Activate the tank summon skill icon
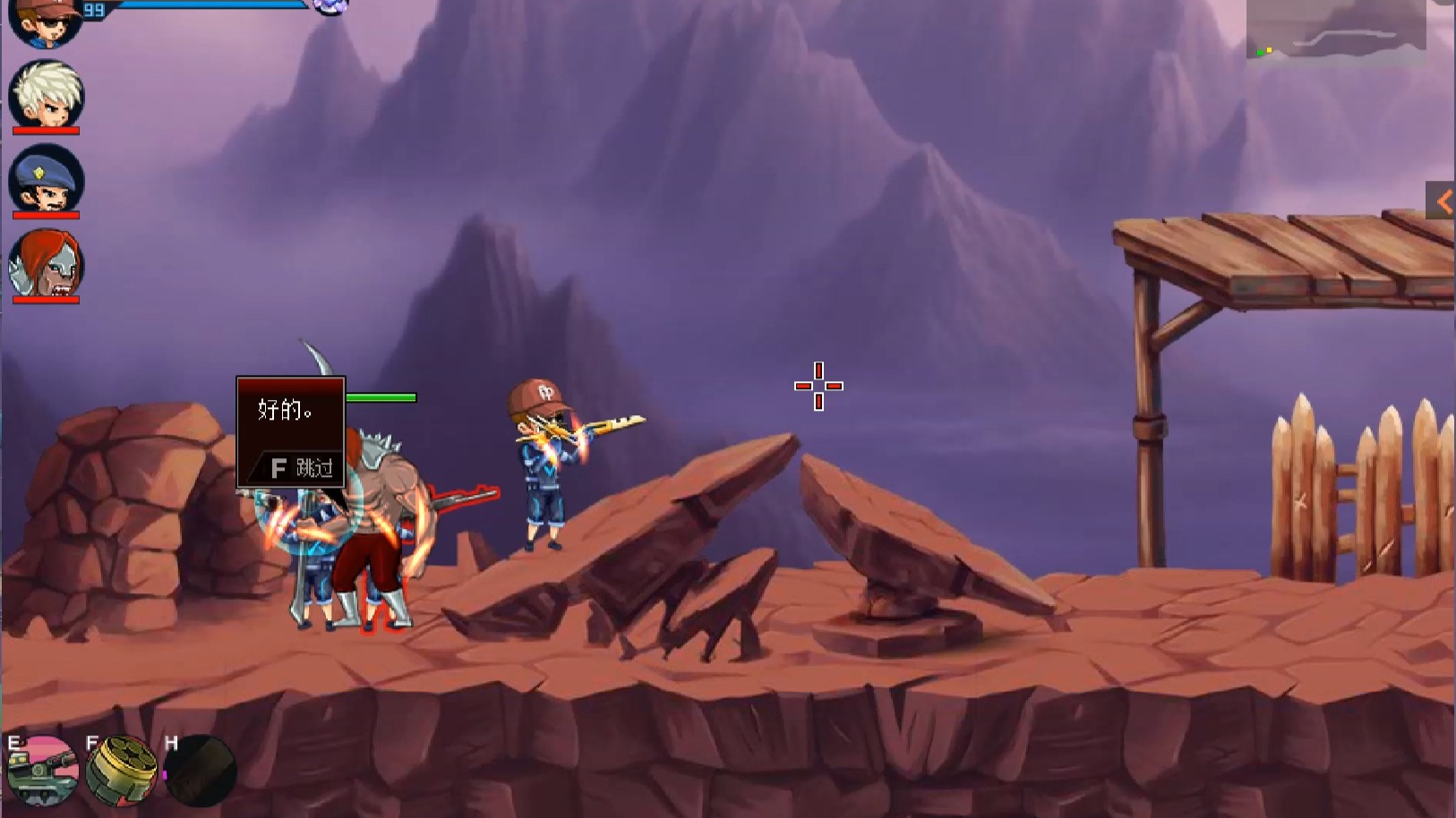Image resolution: width=1456 pixels, height=818 pixels. coord(42,771)
